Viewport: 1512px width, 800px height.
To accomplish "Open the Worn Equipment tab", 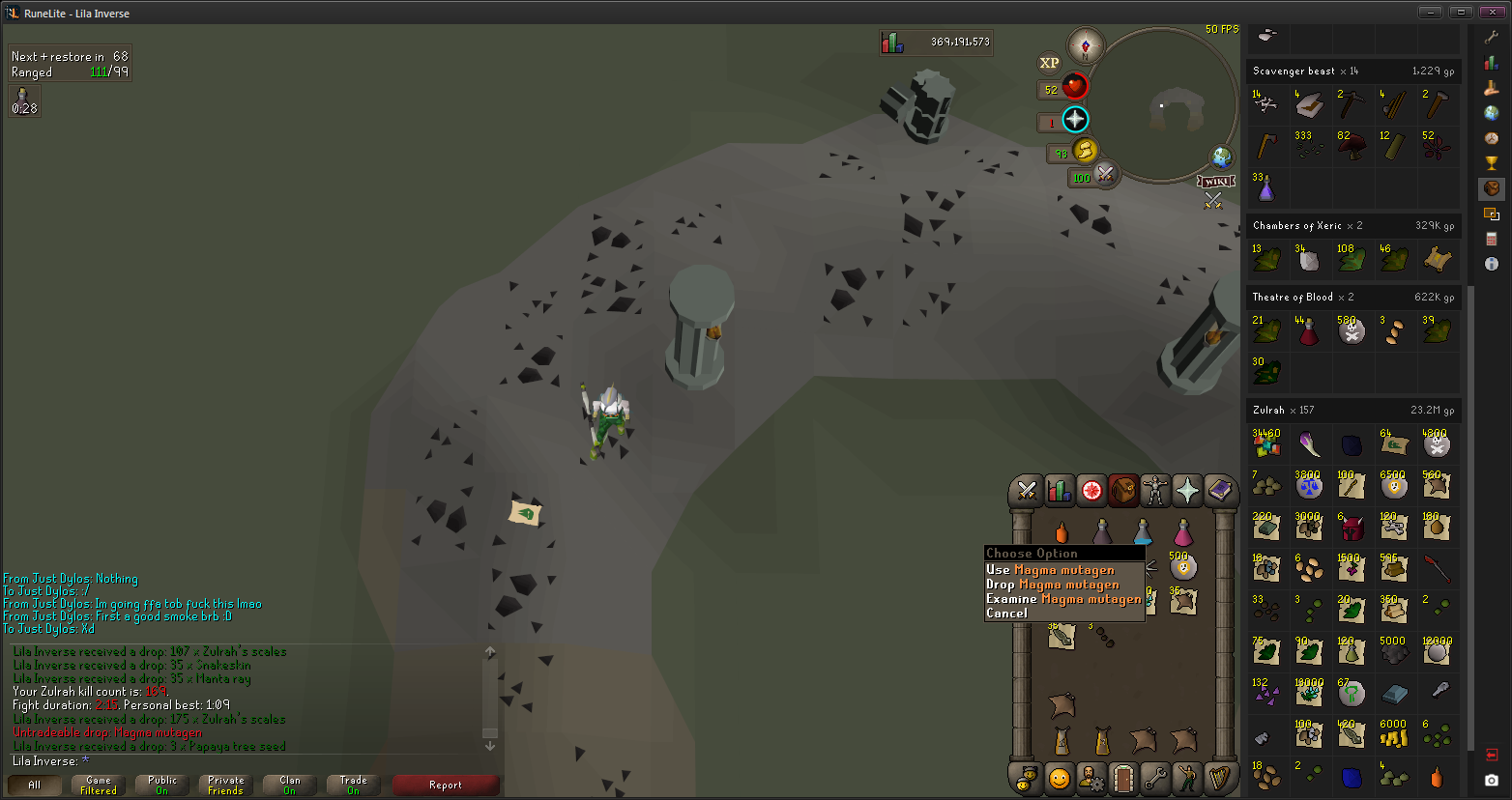I will pos(1154,491).
